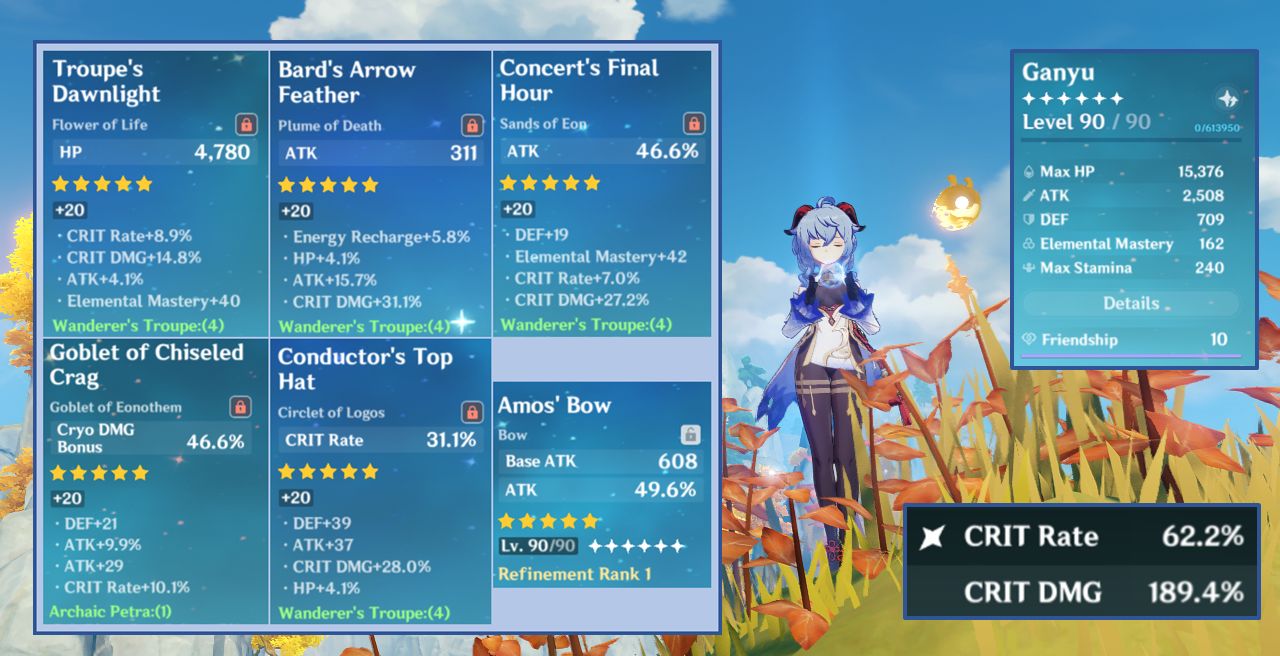Click the ascension star icon beside Ganyu's name
Image resolution: width=1280 pixels, height=656 pixels.
(x=1228, y=98)
